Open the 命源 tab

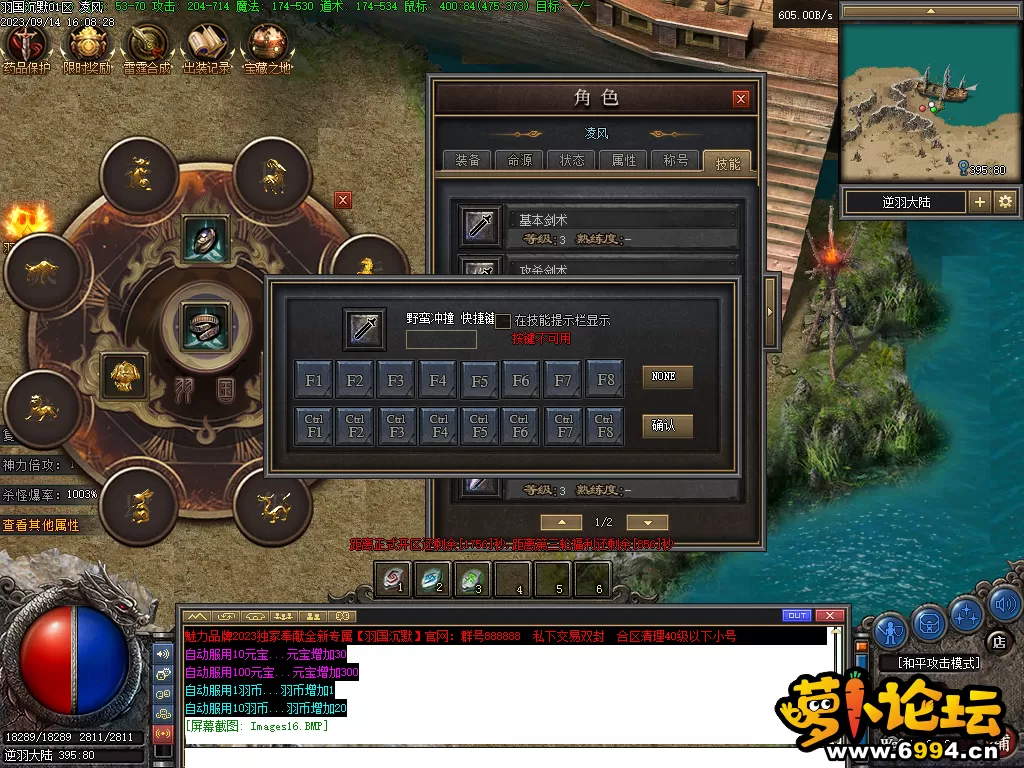tap(519, 160)
